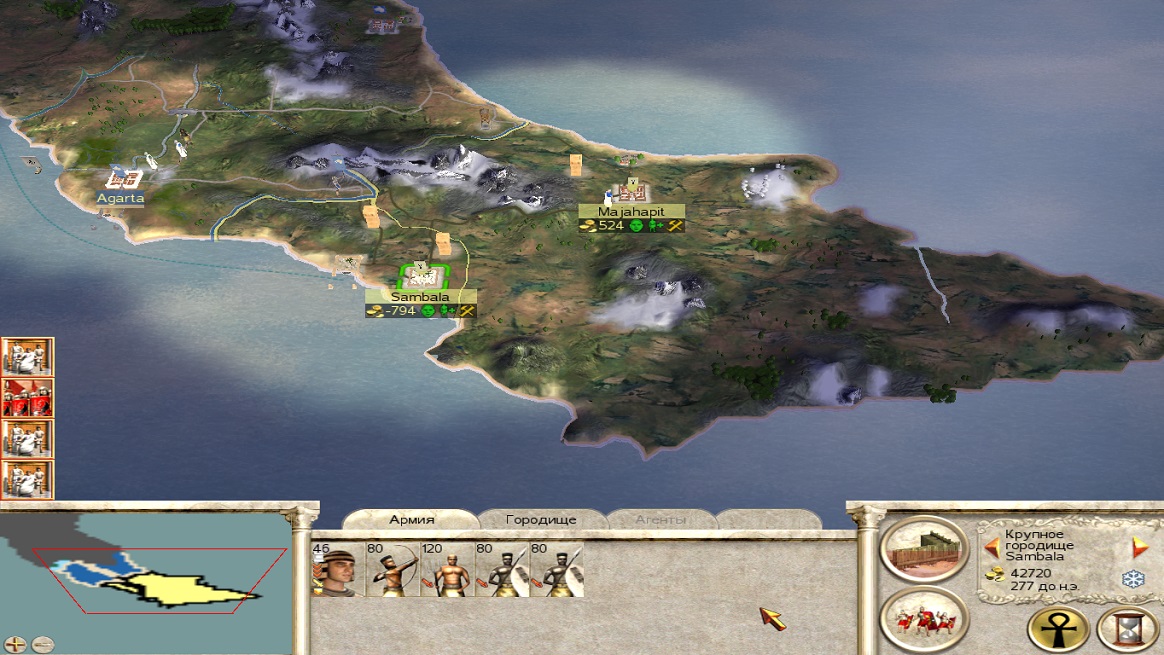The height and width of the screenshot is (655, 1164).
Task: Zoom out the minimap with minus button
Action: tap(41, 644)
